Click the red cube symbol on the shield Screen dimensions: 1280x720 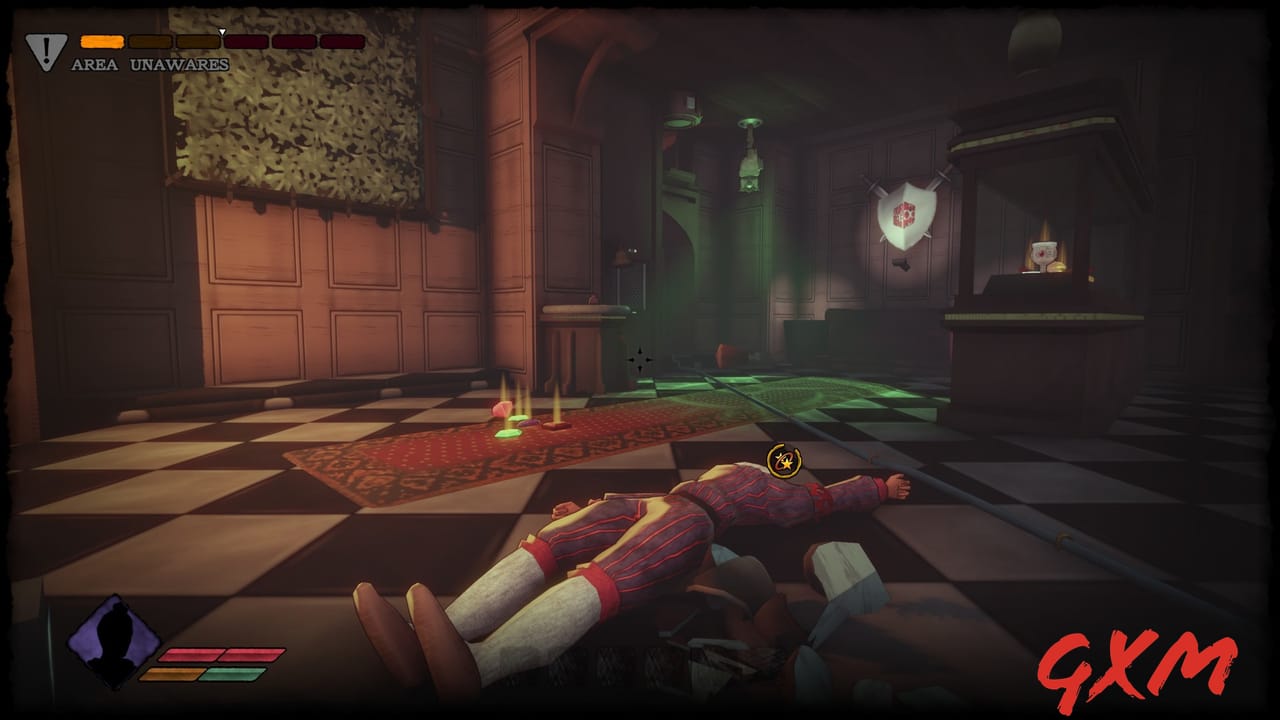coord(903,216)
